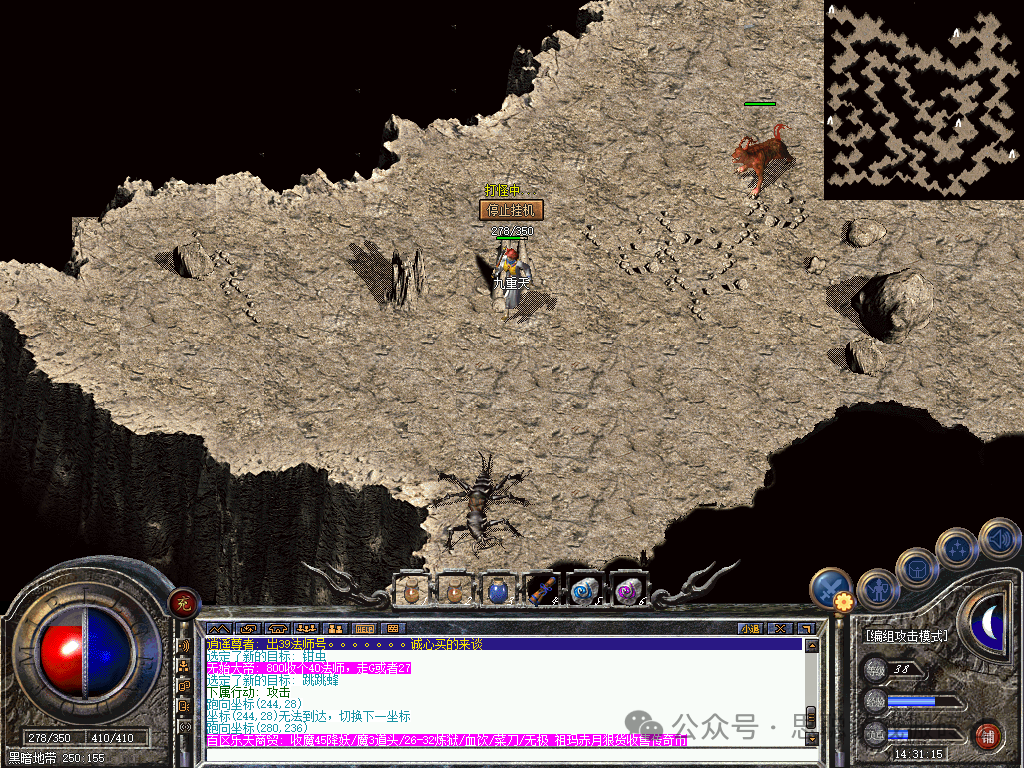The width and height of the screenshot is (1024, 768).
Task: Click the 小退 logout button
Action: pos(749,628)
